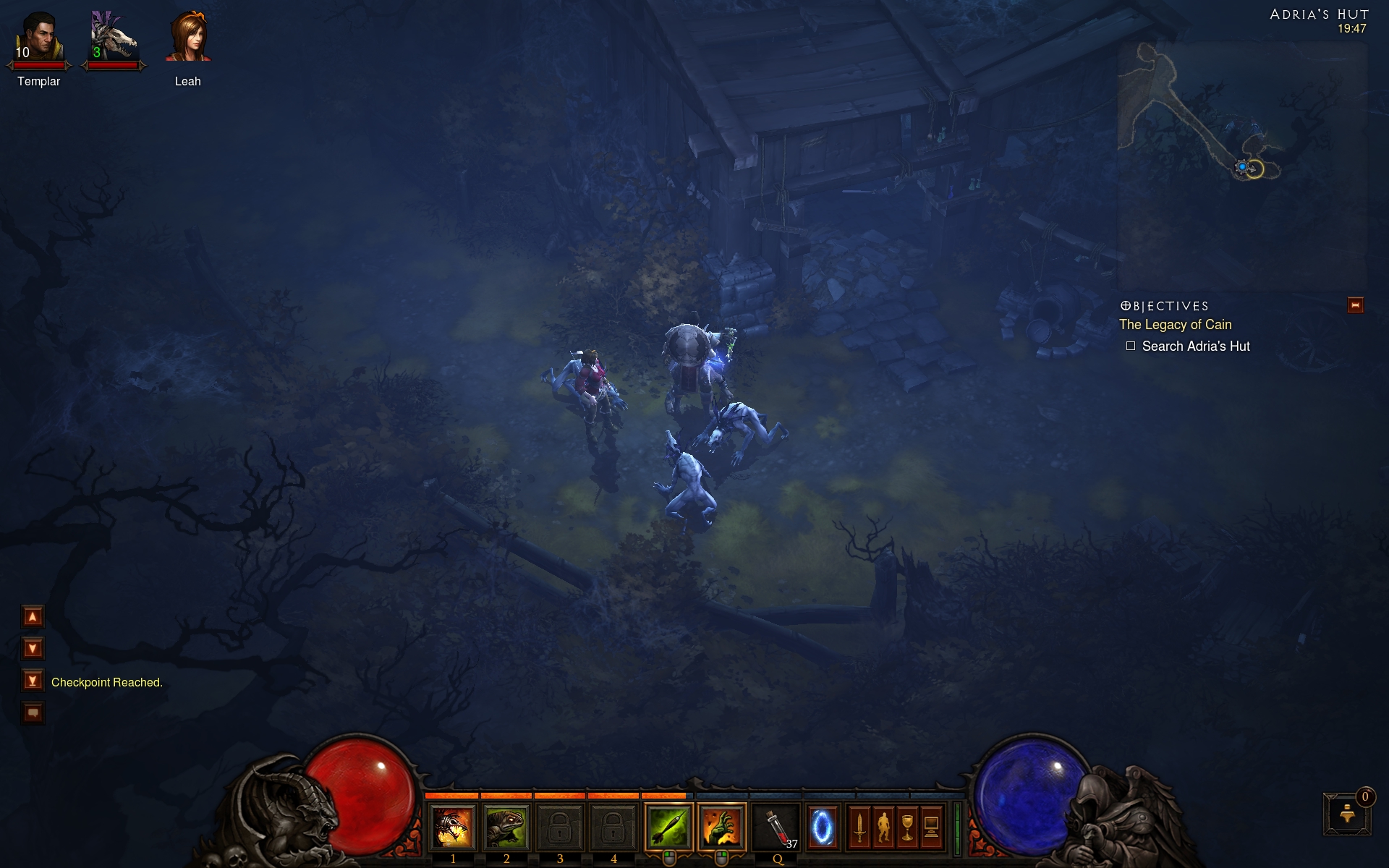Open the goblet icon menu
The height and width of the screenshot is (868, 1389).
pos(907,827)
